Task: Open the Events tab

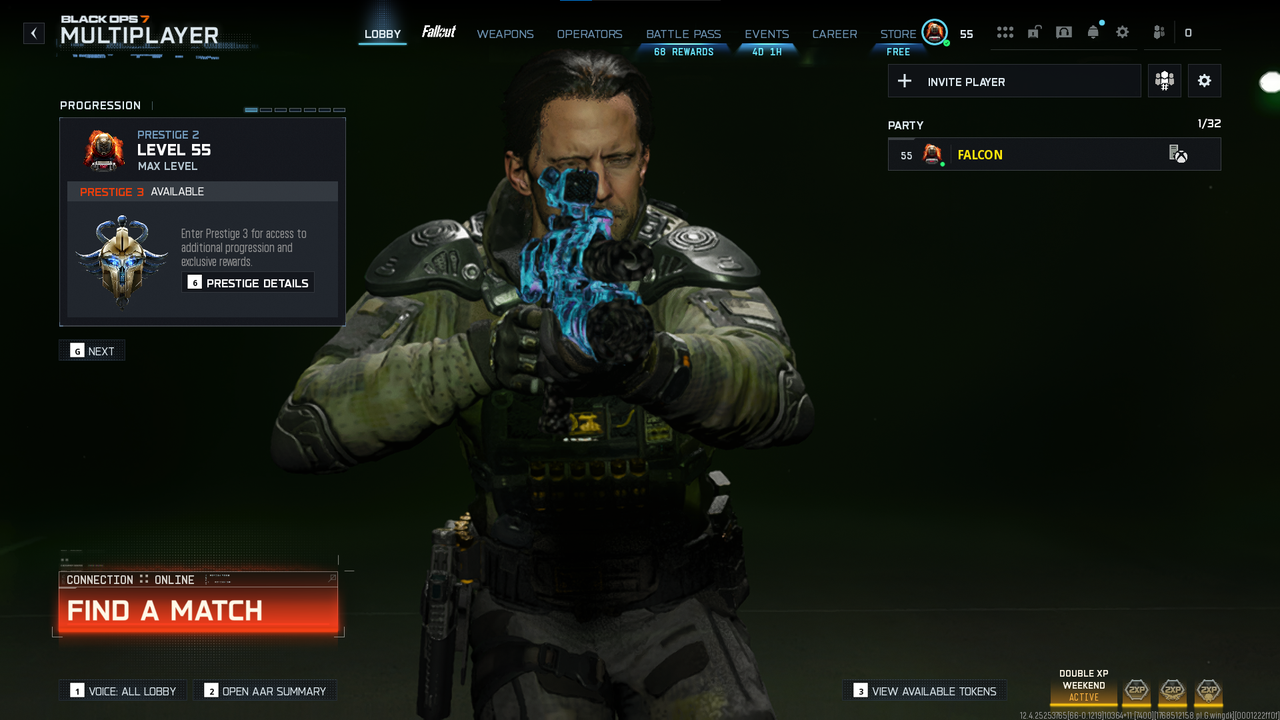Action: (767, 34)
